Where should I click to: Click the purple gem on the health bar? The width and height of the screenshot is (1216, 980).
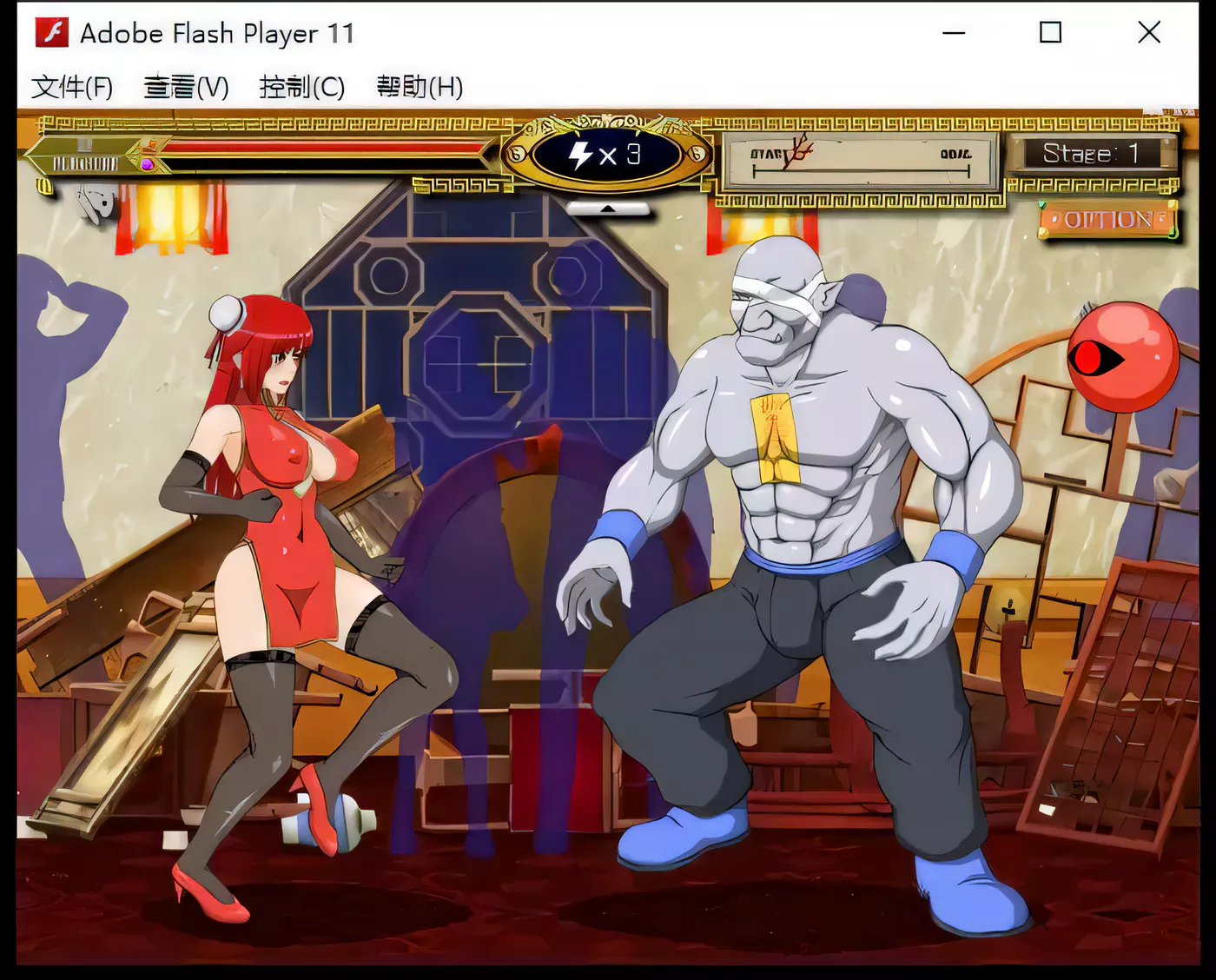tap(148, 162)
